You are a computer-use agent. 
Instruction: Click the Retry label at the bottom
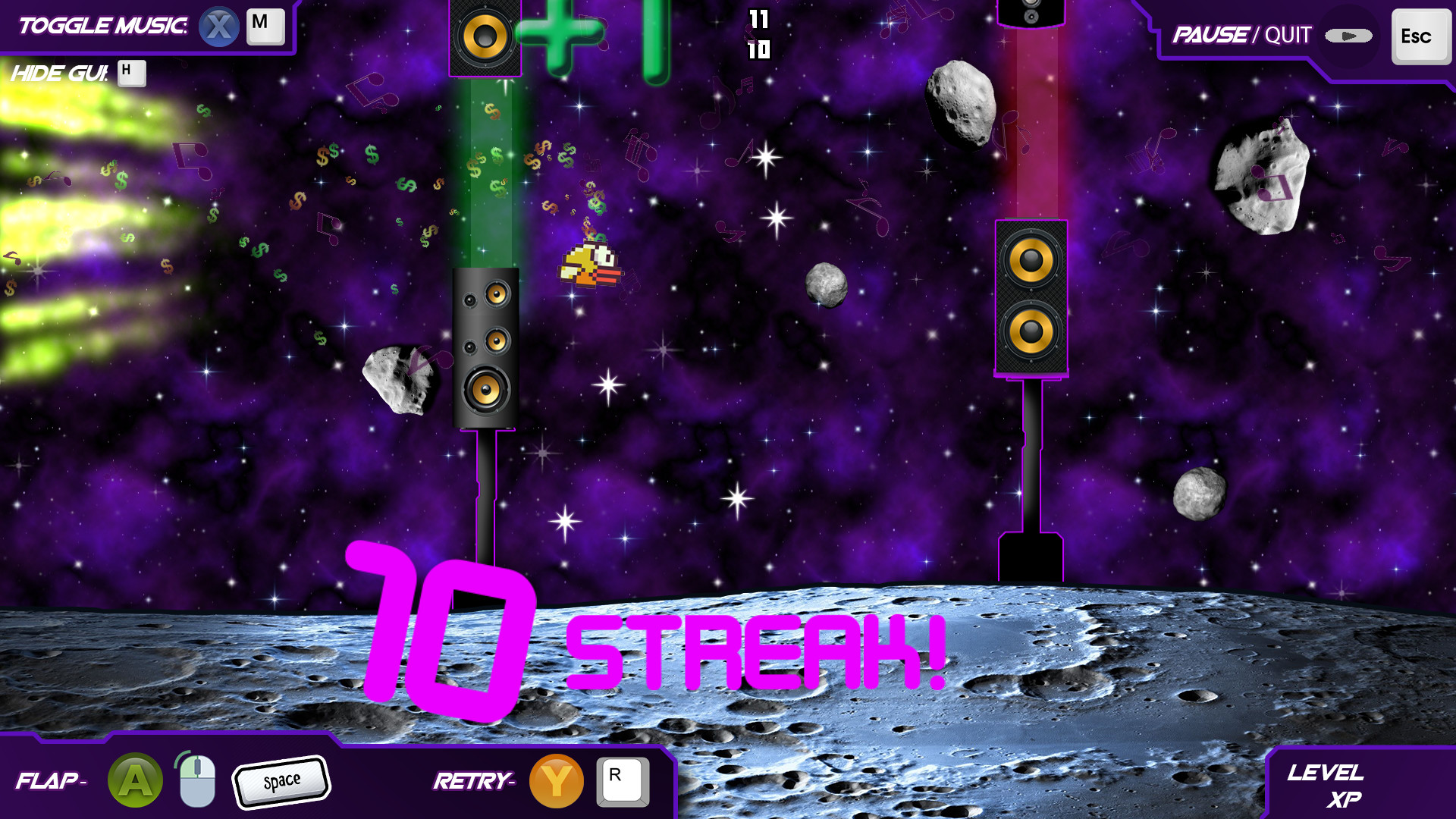click(472, 779)
